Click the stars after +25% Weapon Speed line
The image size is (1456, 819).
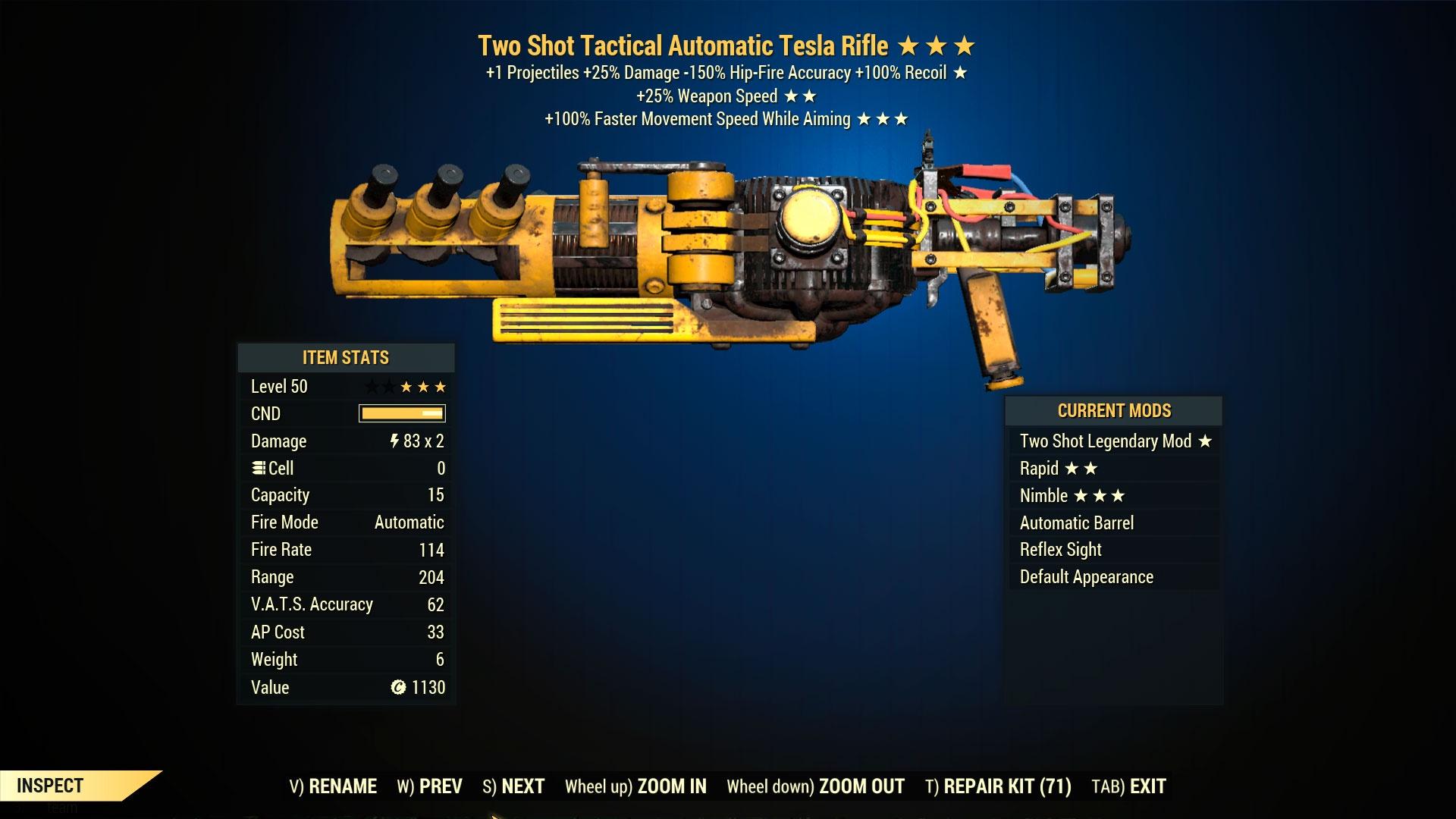(x=803, y=96)
